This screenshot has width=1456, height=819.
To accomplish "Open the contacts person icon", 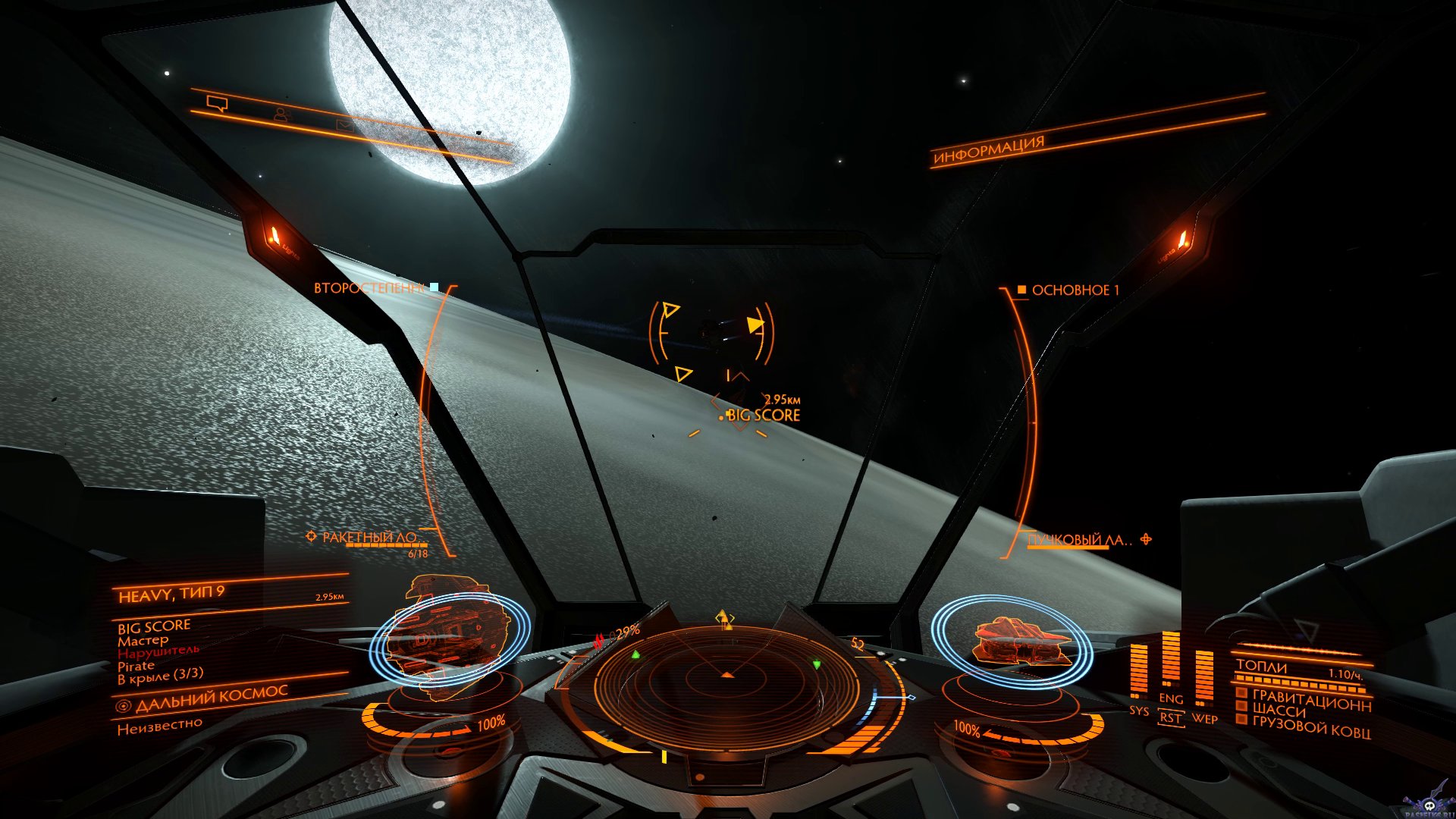I will [281, 115].
